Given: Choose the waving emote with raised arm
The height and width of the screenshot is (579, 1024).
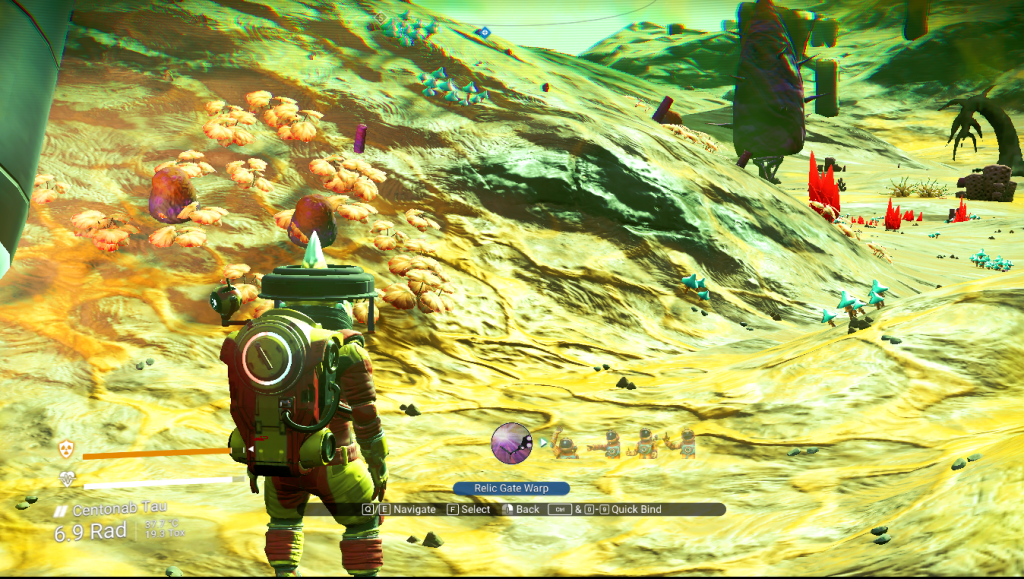Looking at the screenshot, I should tap(565, 444).
